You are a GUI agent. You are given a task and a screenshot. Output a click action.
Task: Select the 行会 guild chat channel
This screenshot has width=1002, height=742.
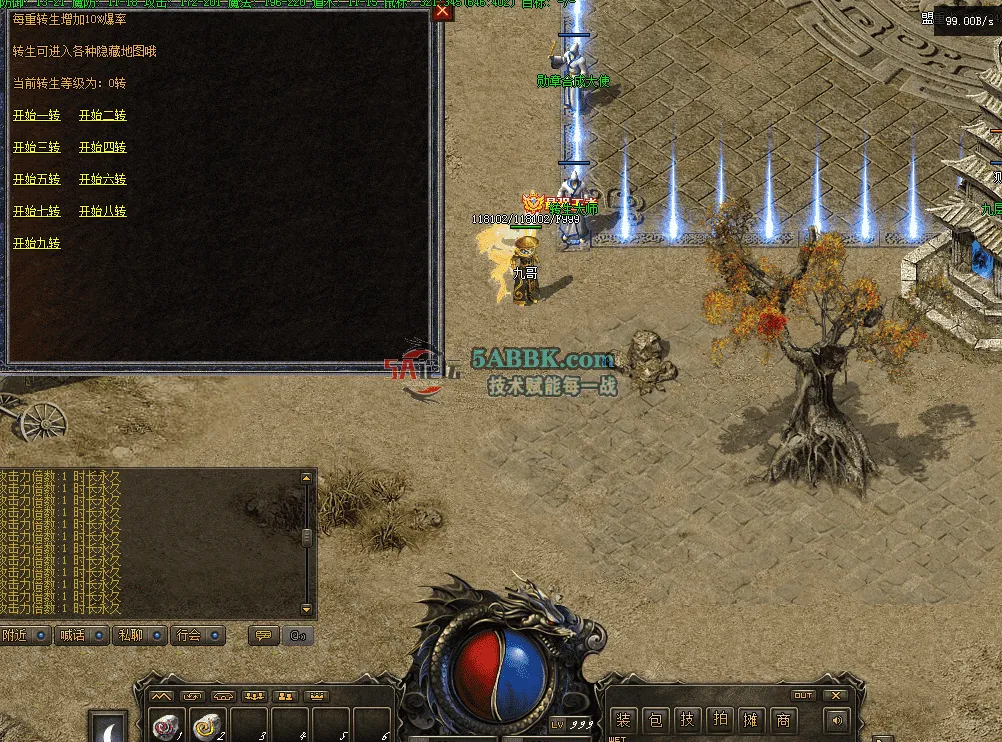point(199,635)
